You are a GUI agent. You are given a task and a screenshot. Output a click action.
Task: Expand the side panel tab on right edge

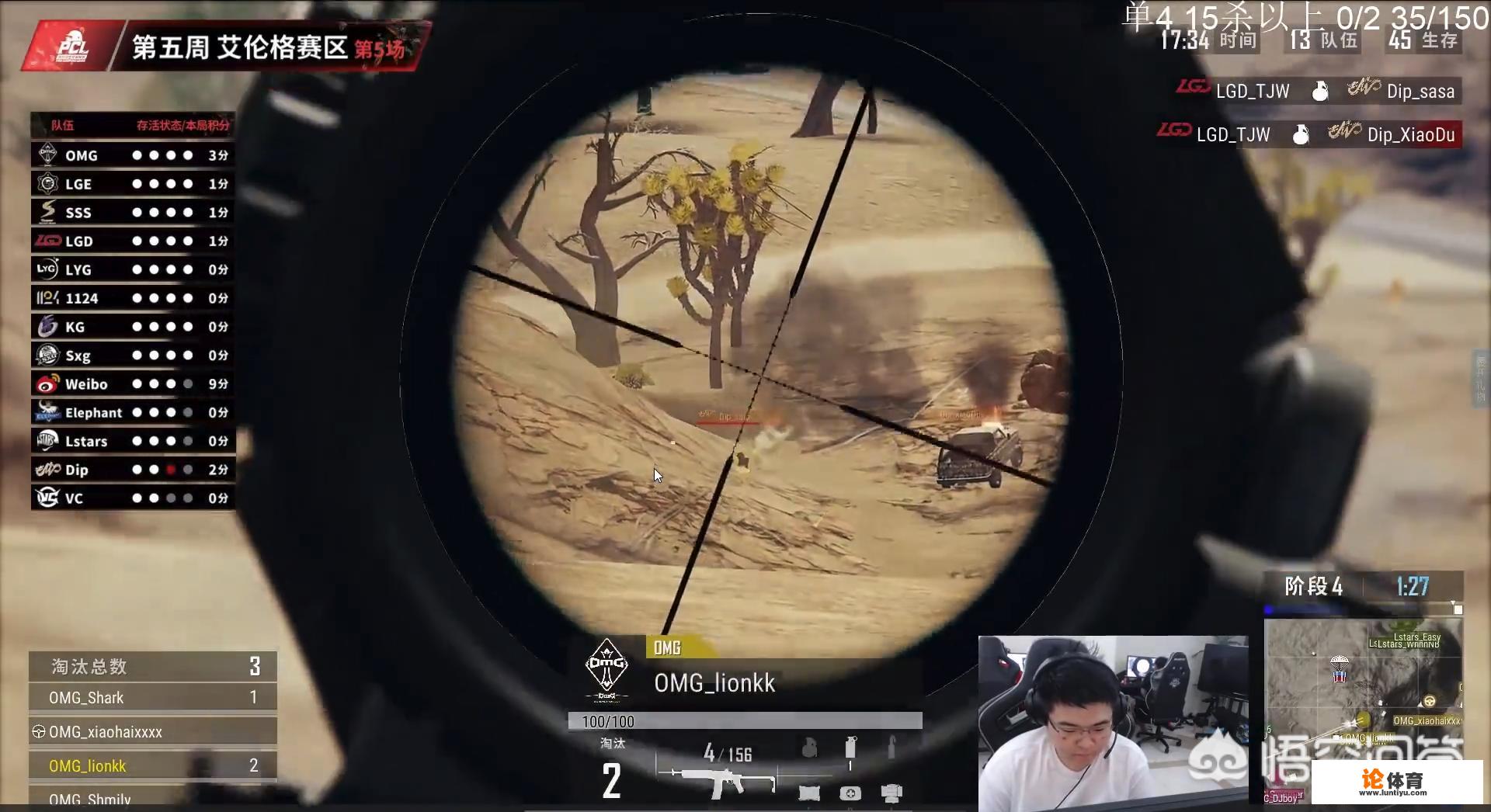pos(1480,378)
